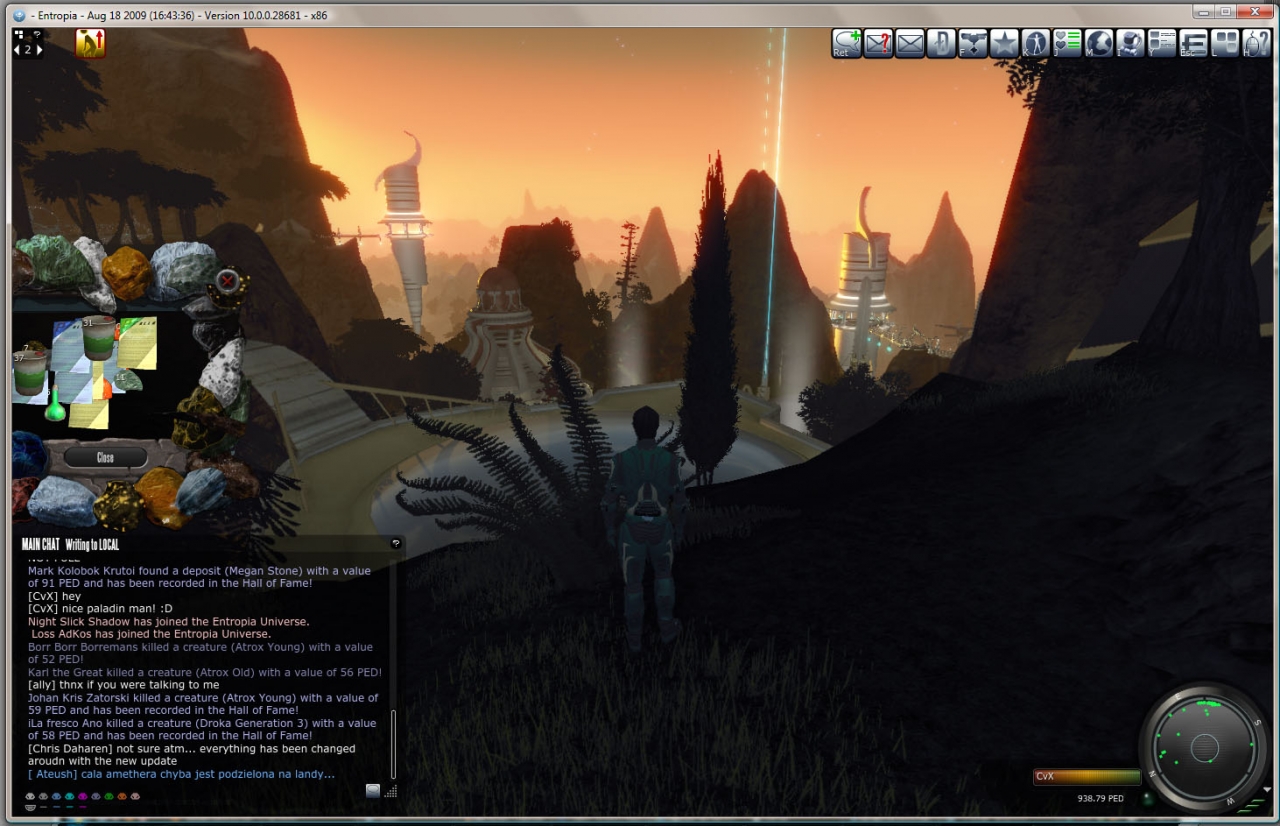Viewport: 1280px width, 826px height.
Task: Open the plain envelope mail icon
Action: (x=910, y=43)
